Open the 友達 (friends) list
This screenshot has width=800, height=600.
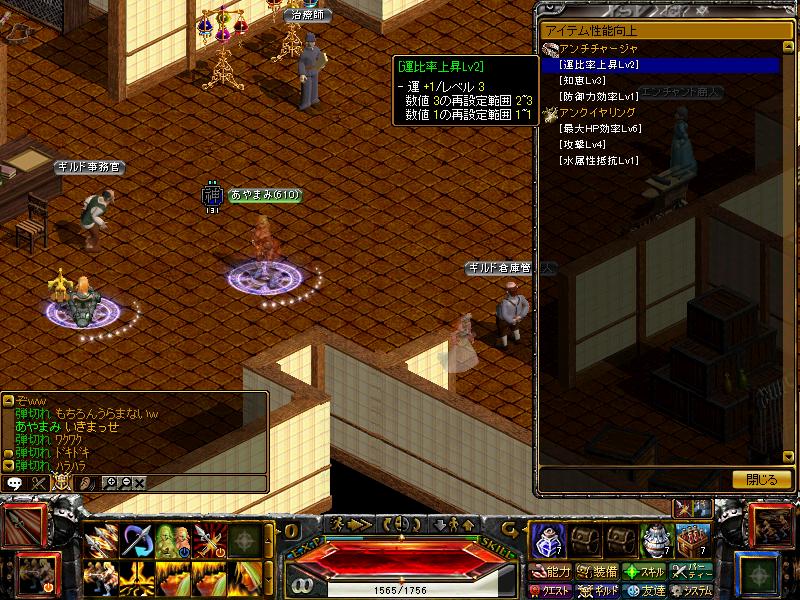pos(645,590)
